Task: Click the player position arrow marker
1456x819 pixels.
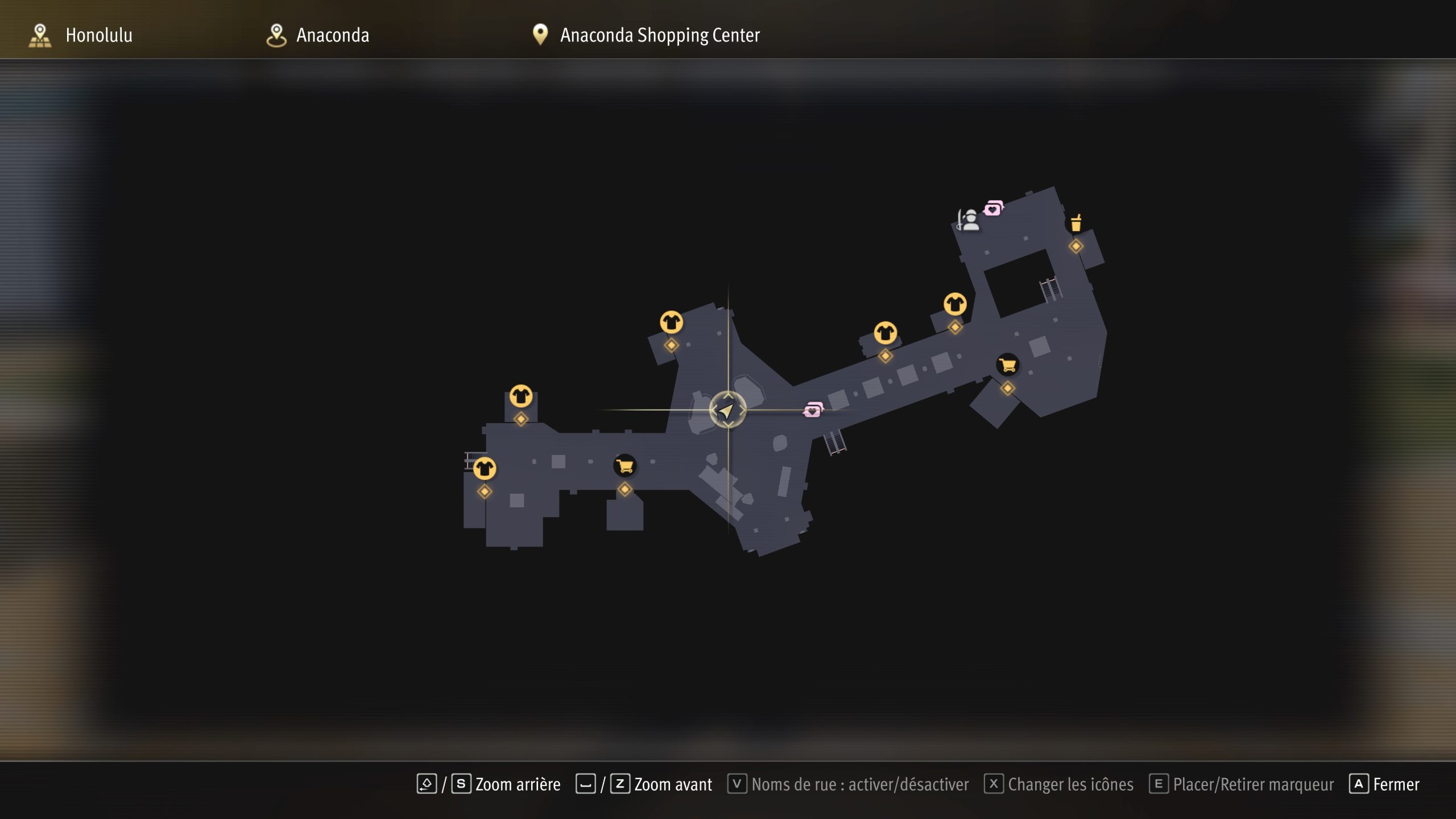Action: [727, 410]
